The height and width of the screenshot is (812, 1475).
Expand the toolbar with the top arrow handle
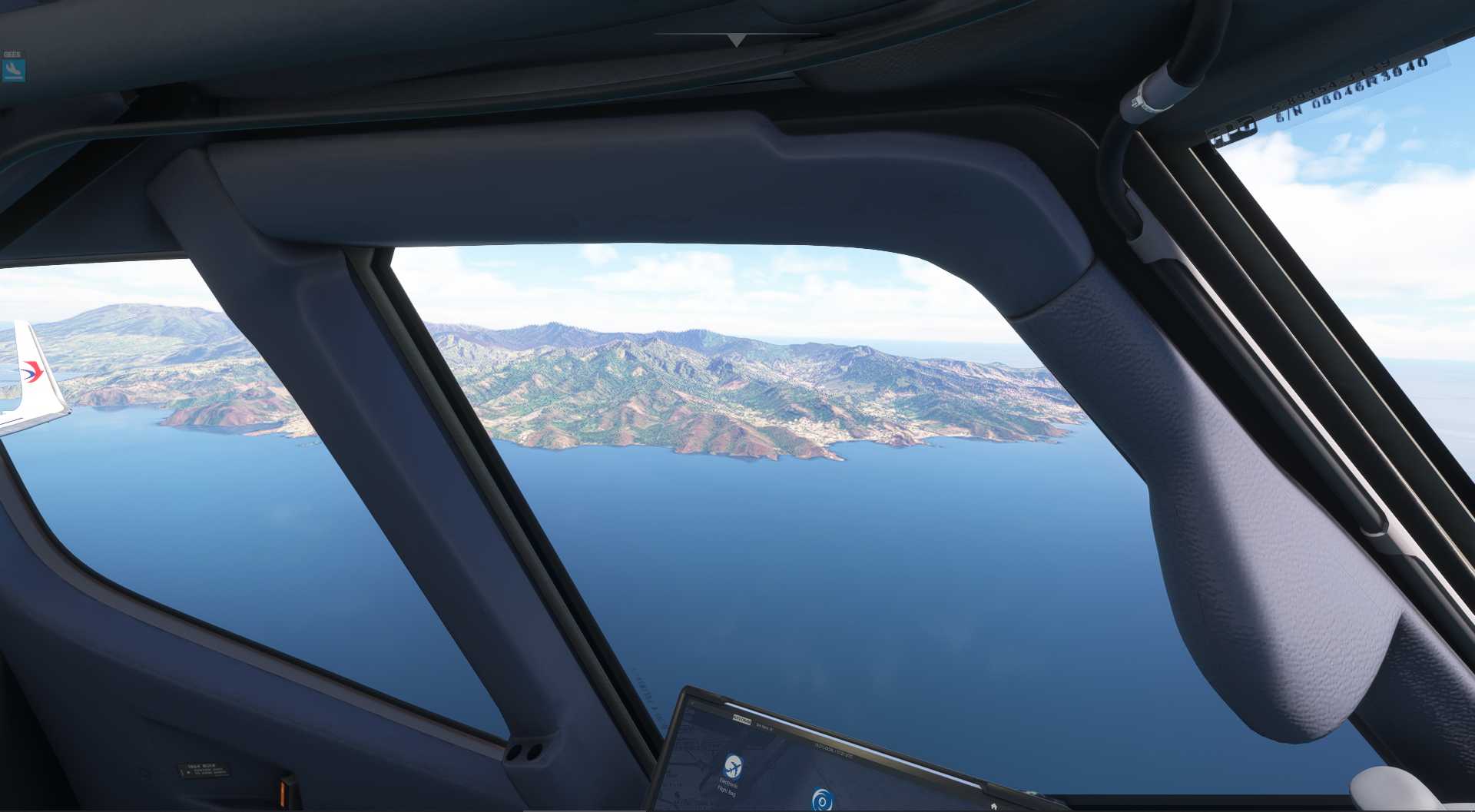pos(737,39)
